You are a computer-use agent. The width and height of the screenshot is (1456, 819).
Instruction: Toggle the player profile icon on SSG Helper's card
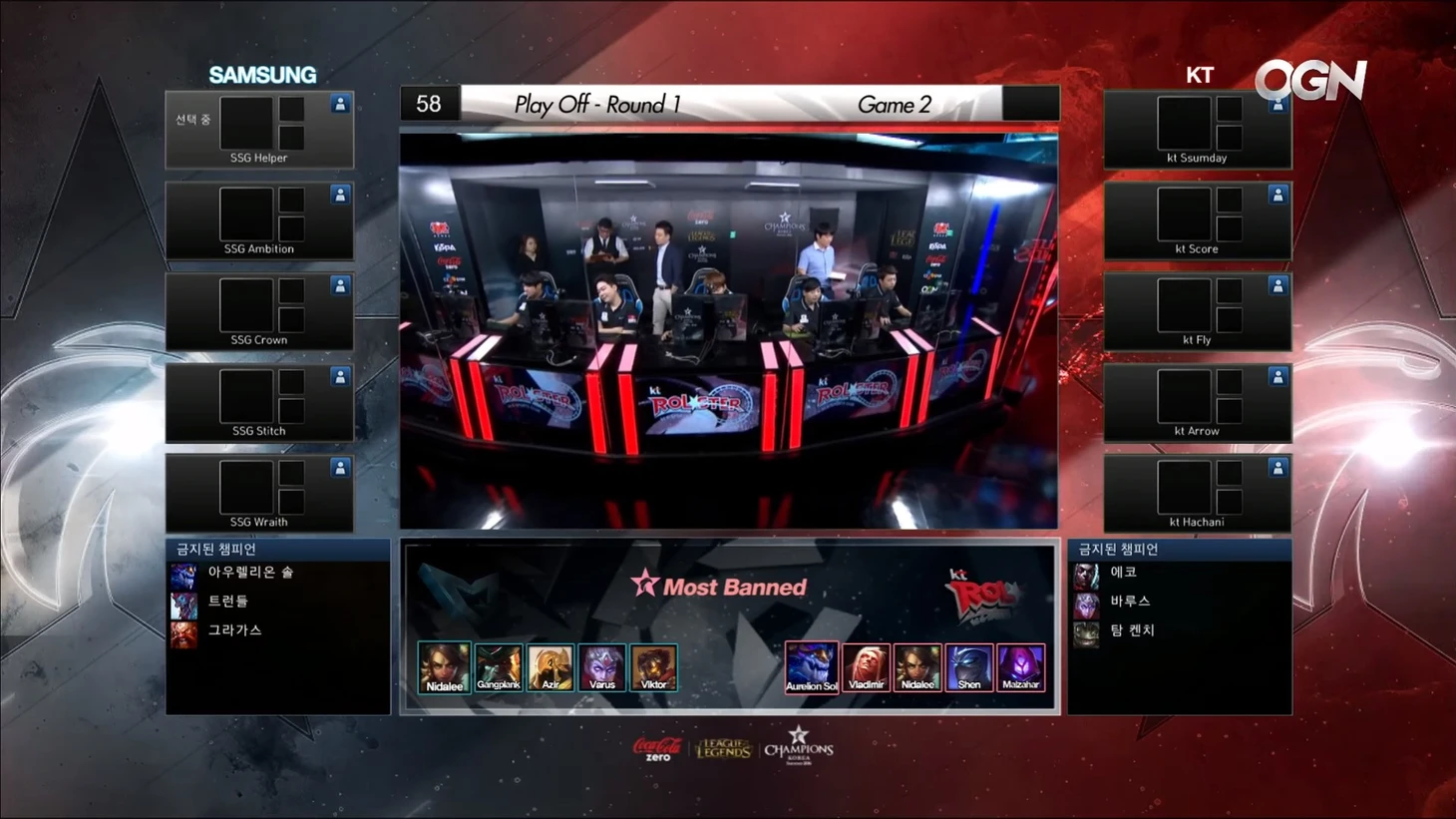pos(340,103)
